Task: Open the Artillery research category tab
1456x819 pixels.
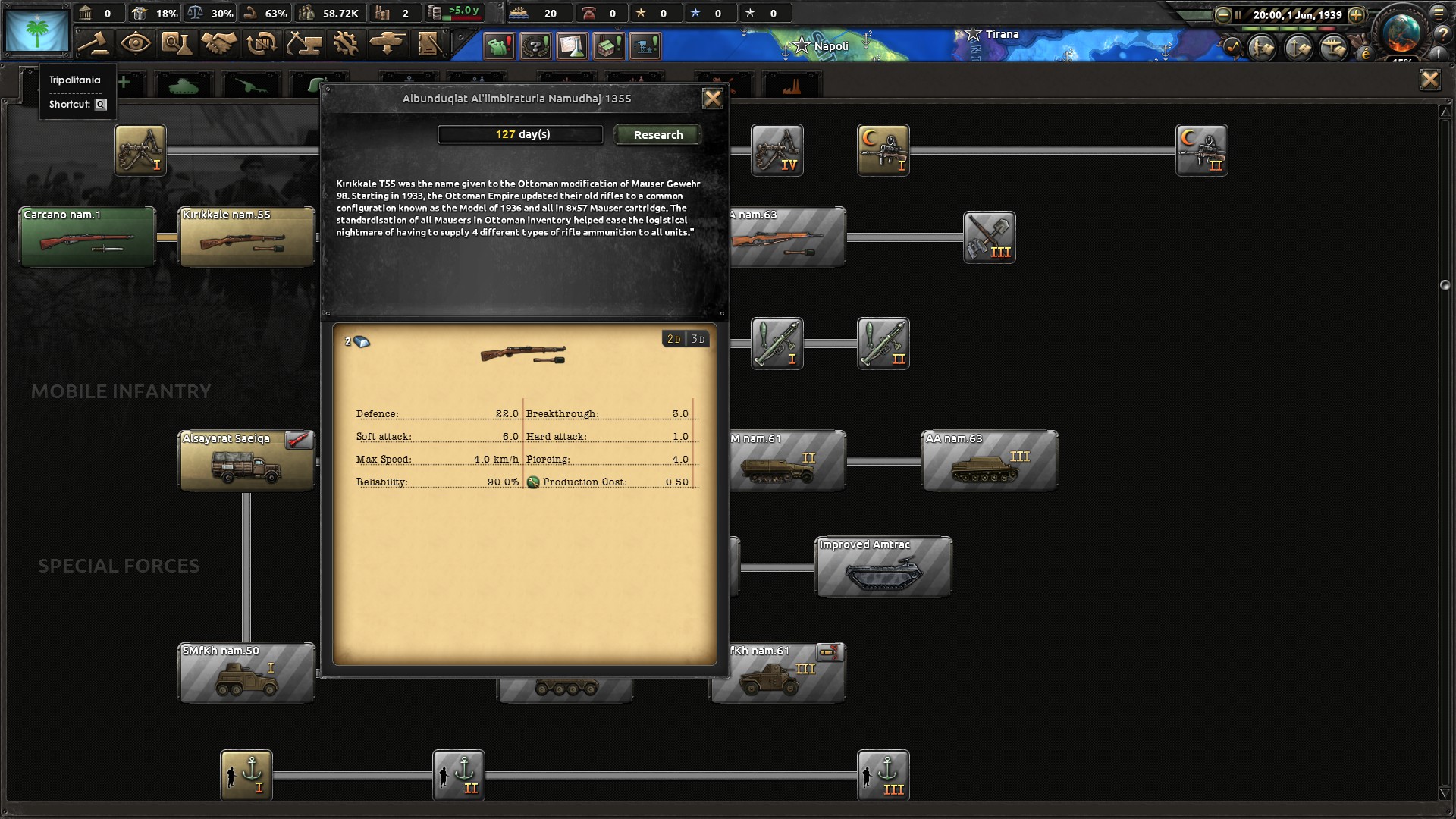Action: coord(250,83)
